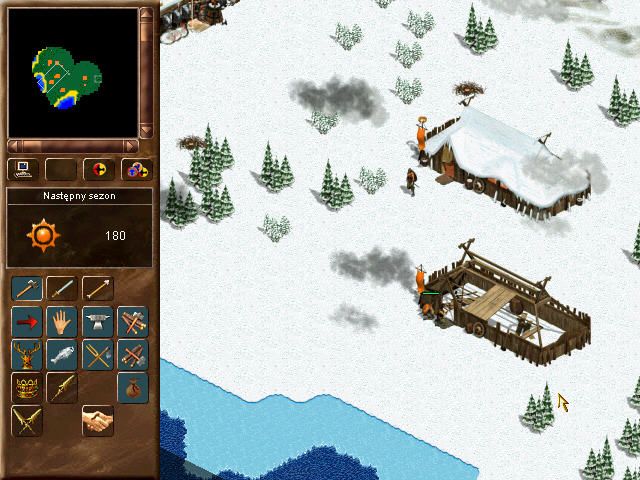The height and width of the screenshot is (480, 640).
Task: Click the handshake diplomacy button
Action: 97,421
